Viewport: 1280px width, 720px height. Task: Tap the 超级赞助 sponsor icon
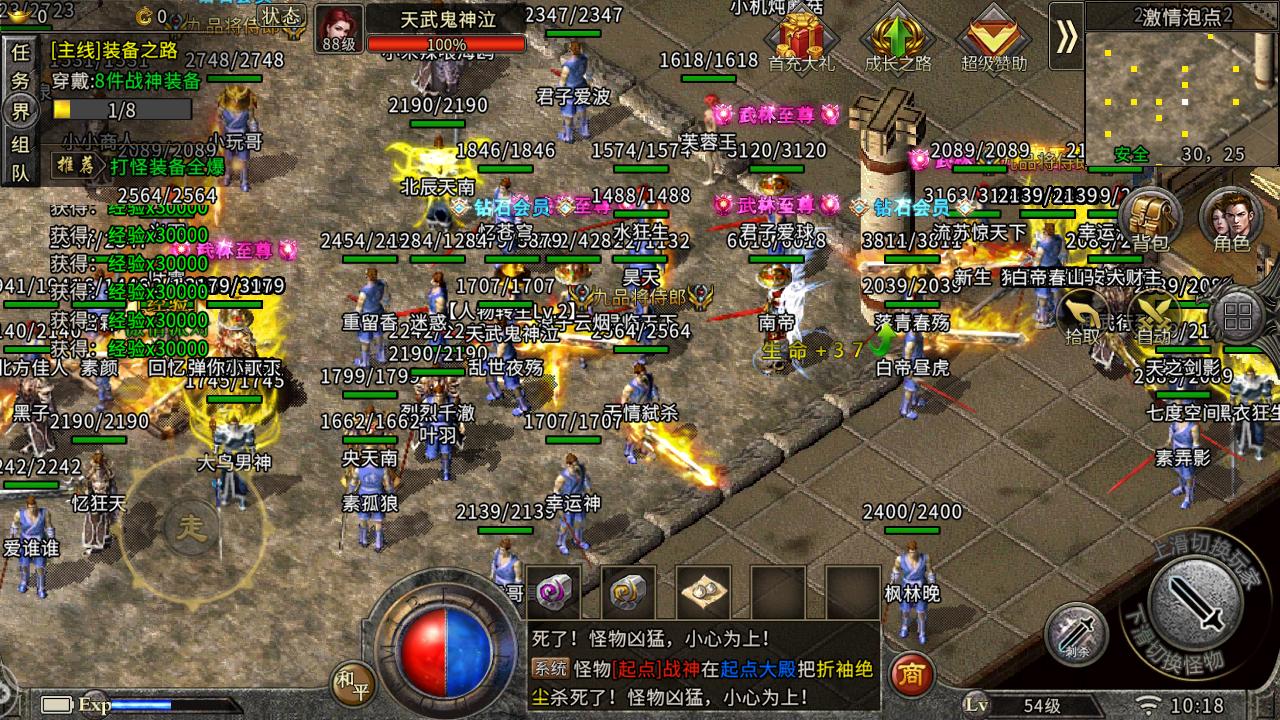pyautogui.click(x=993, y=40)
